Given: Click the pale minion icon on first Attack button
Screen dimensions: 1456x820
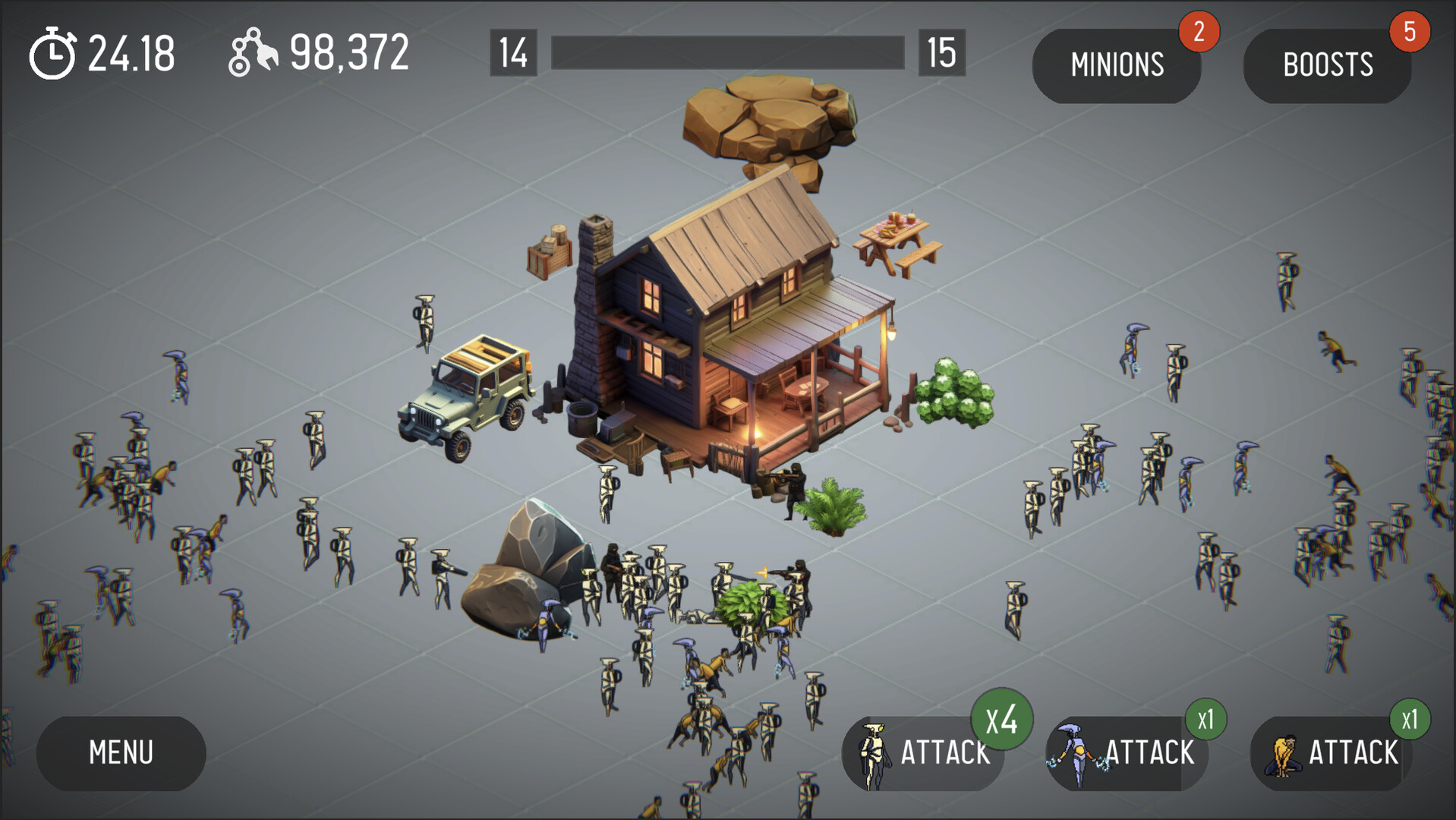Looking at the screenshot, I should (x=875, y=752).
